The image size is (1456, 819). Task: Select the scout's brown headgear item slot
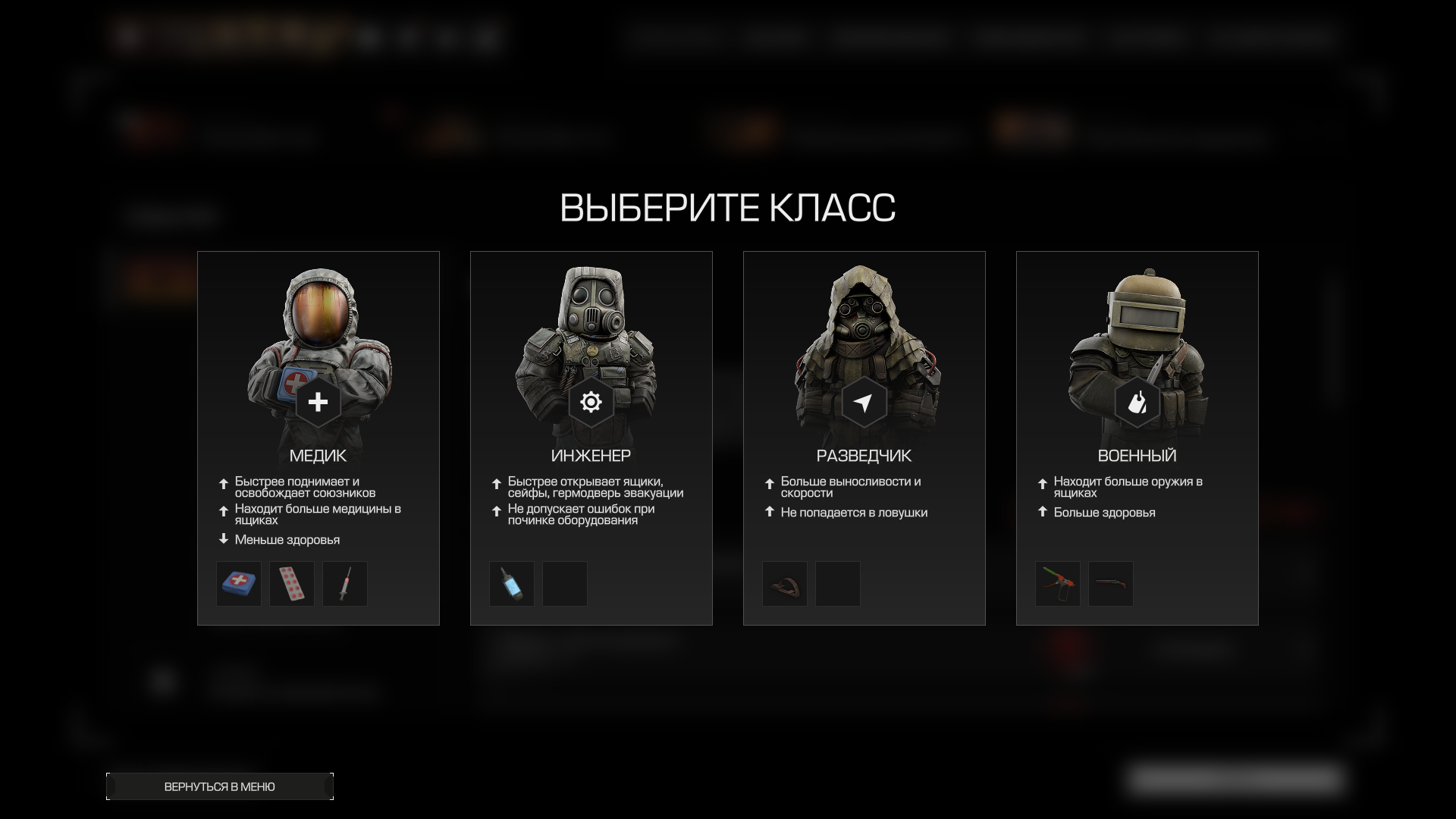pos(785,584)
